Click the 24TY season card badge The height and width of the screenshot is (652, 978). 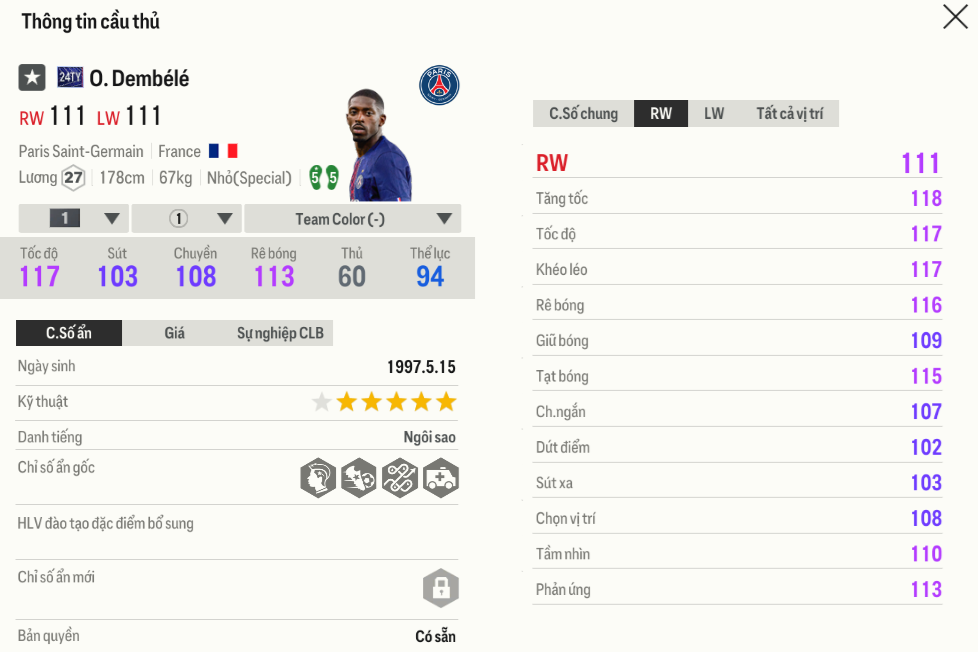point(70,77)
